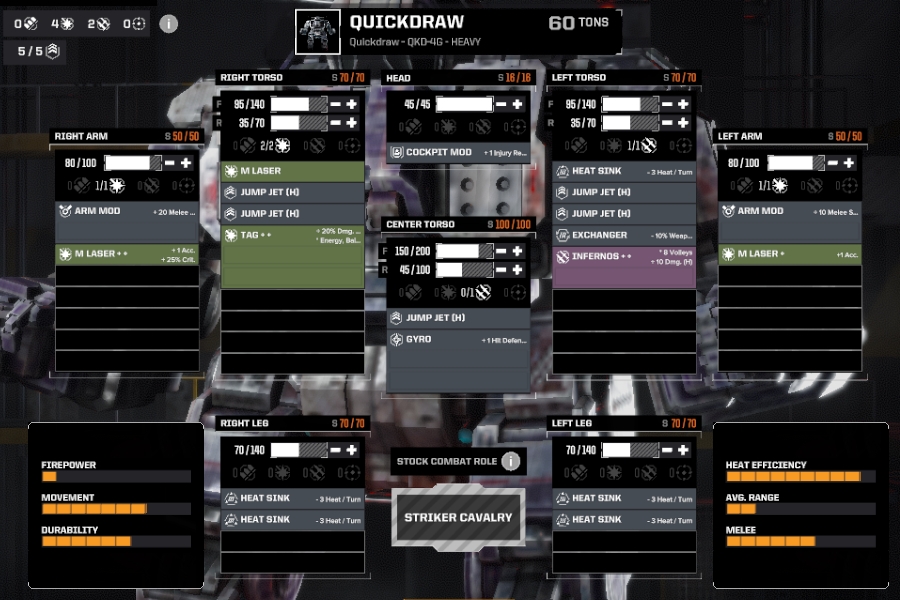This screenshot has height=600, width=900.
Task: Select the Arm Mod in the Right Arm
Action: [127, 211]
